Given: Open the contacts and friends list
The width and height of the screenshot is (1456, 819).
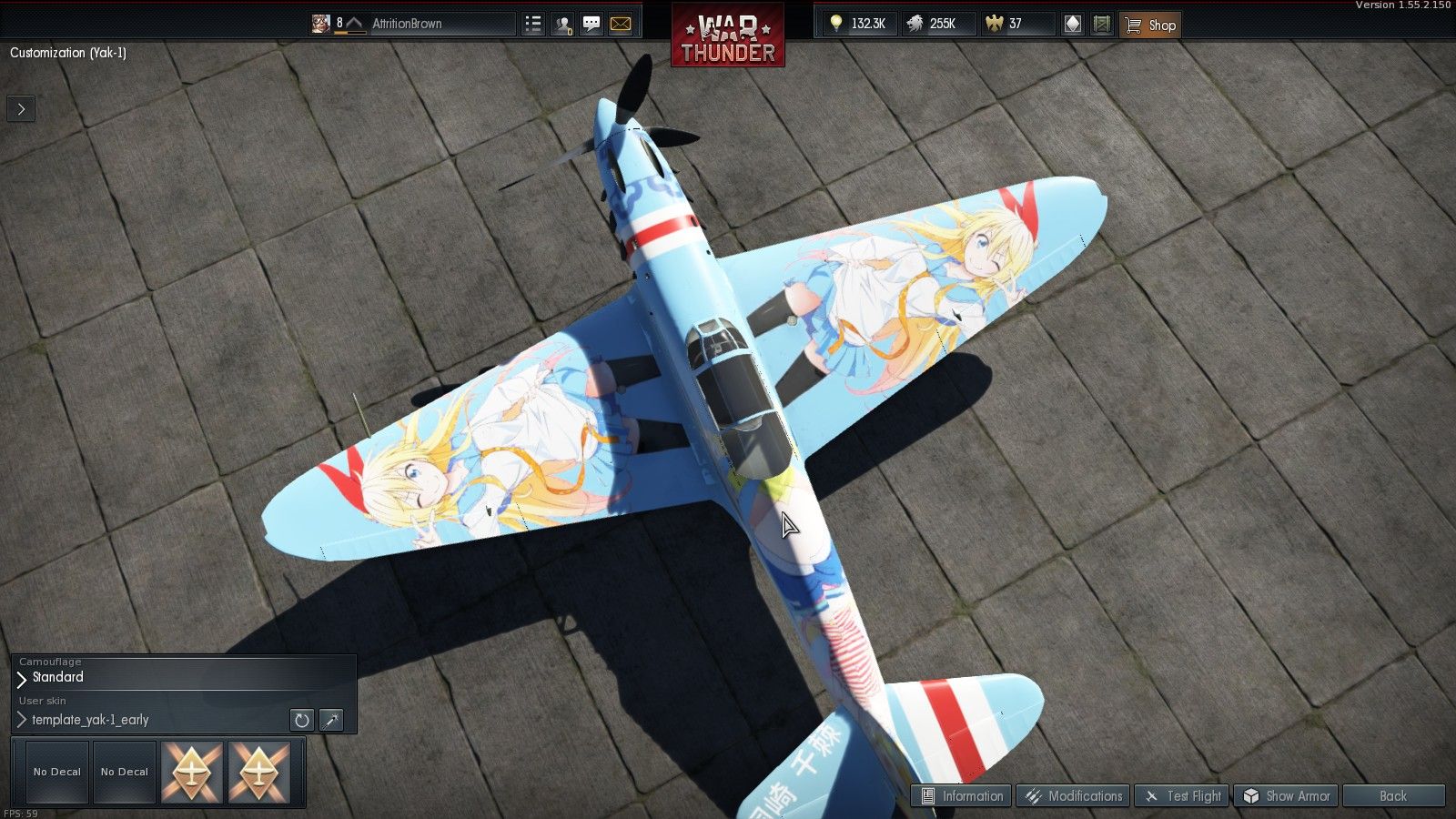Looking at the screenshot, I should tap(561, 24).
